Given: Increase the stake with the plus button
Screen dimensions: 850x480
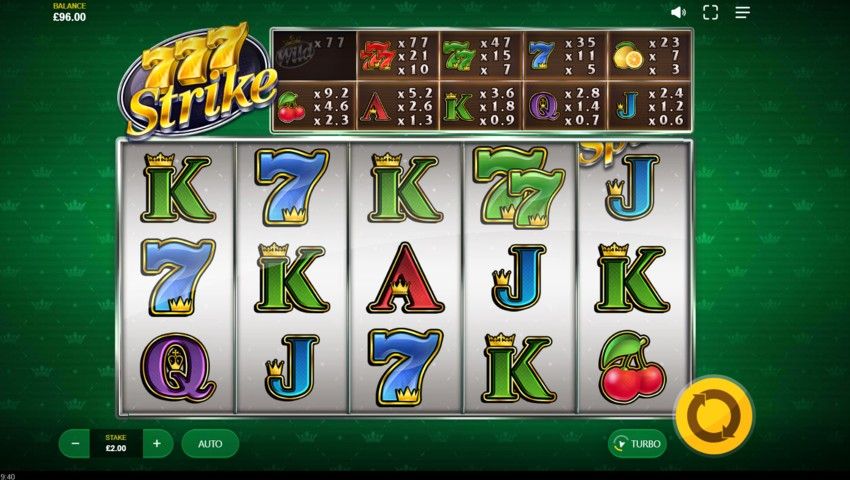Looking at the screenshot, I should click(157, 443).
